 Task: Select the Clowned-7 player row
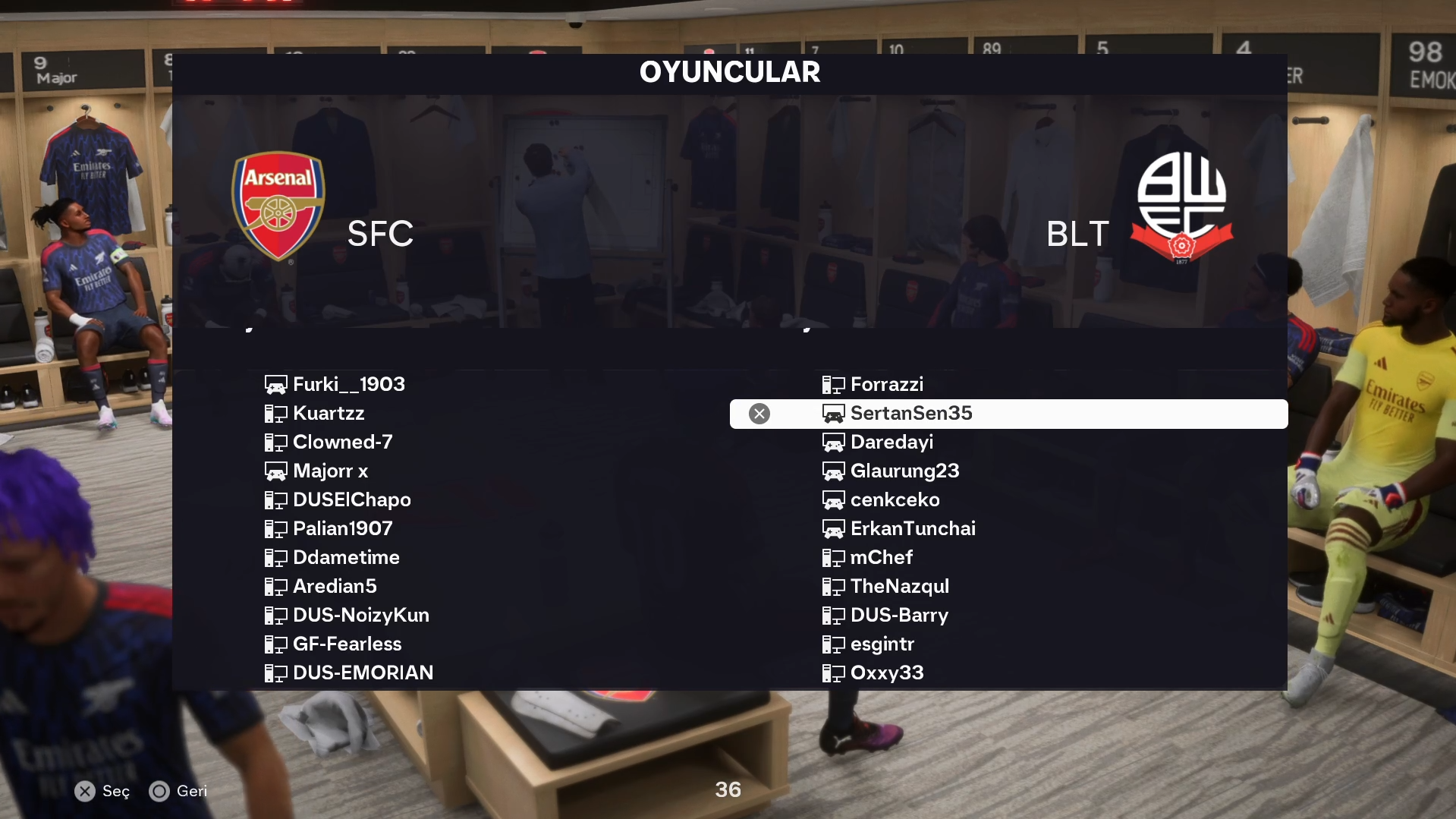coord(342,443)
